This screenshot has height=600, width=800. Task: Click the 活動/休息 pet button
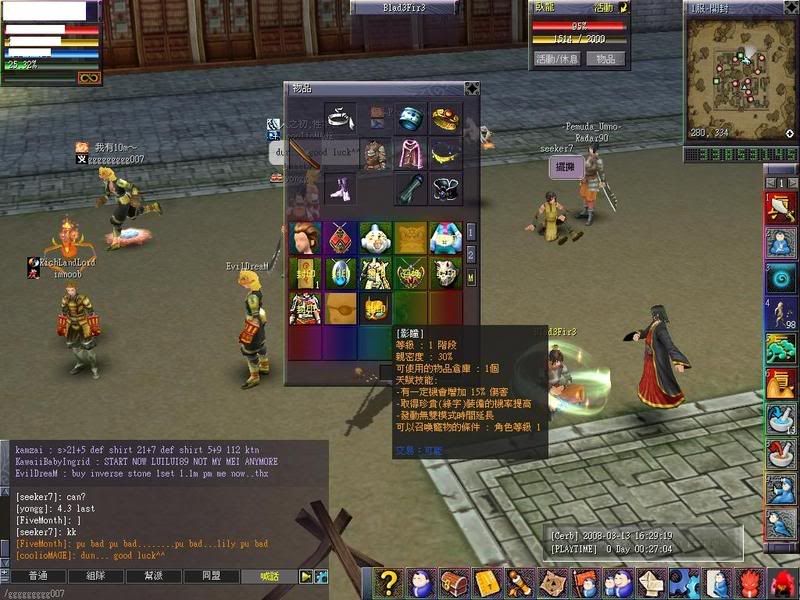pyautogui.click(x=556, y=59)
